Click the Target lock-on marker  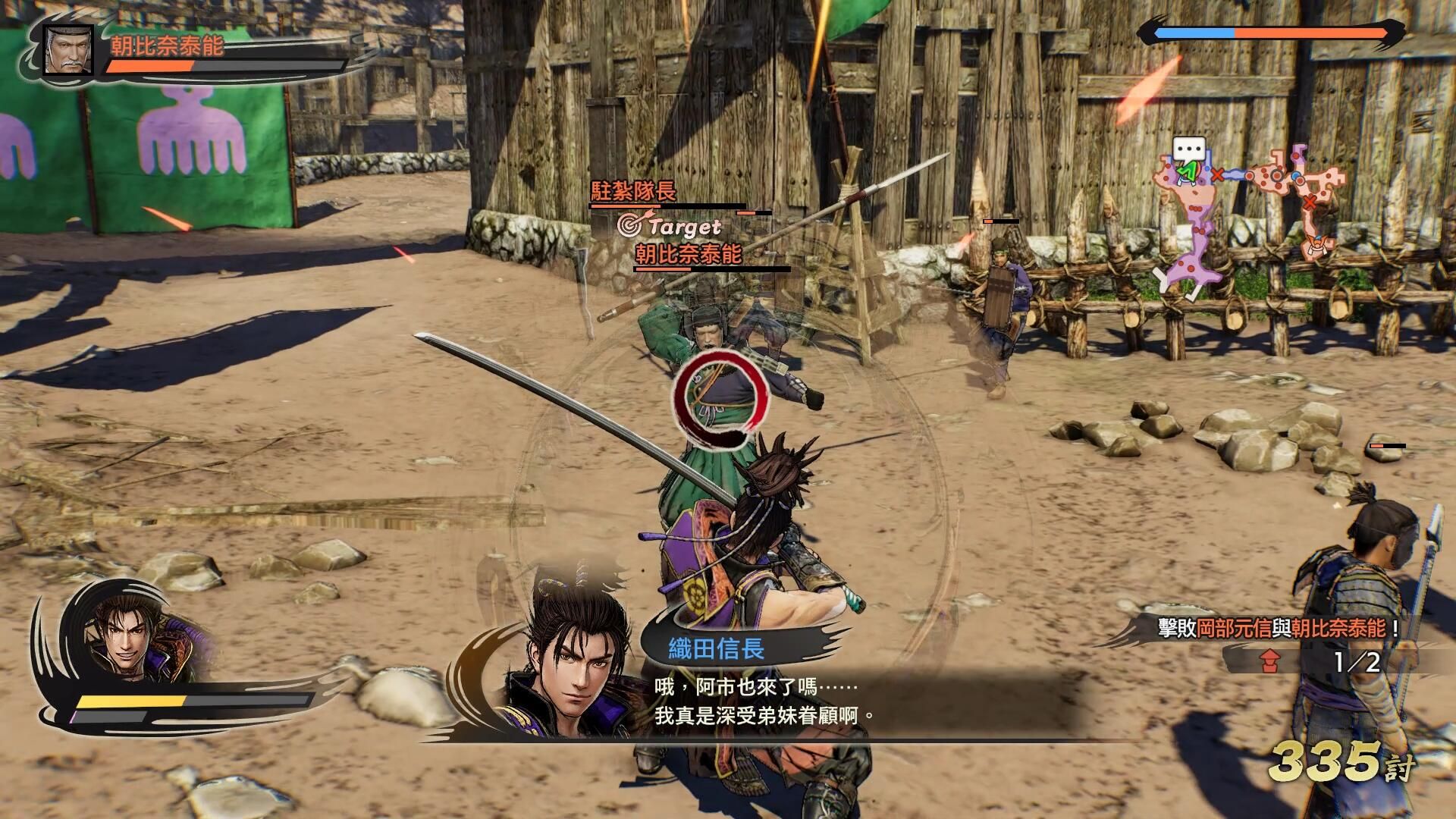point(670,225)
